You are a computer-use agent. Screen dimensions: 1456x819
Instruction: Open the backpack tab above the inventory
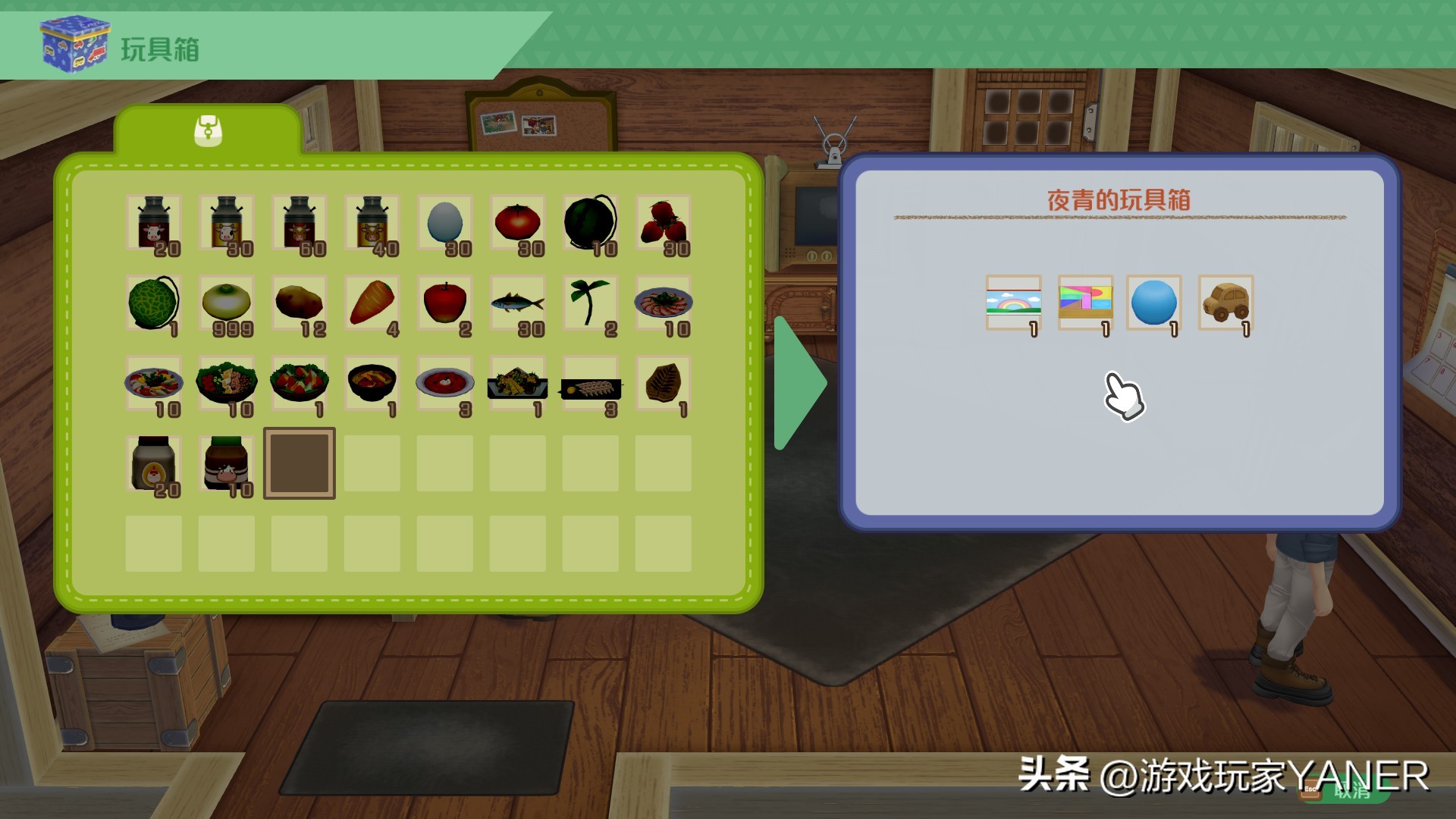click(209, 129)
